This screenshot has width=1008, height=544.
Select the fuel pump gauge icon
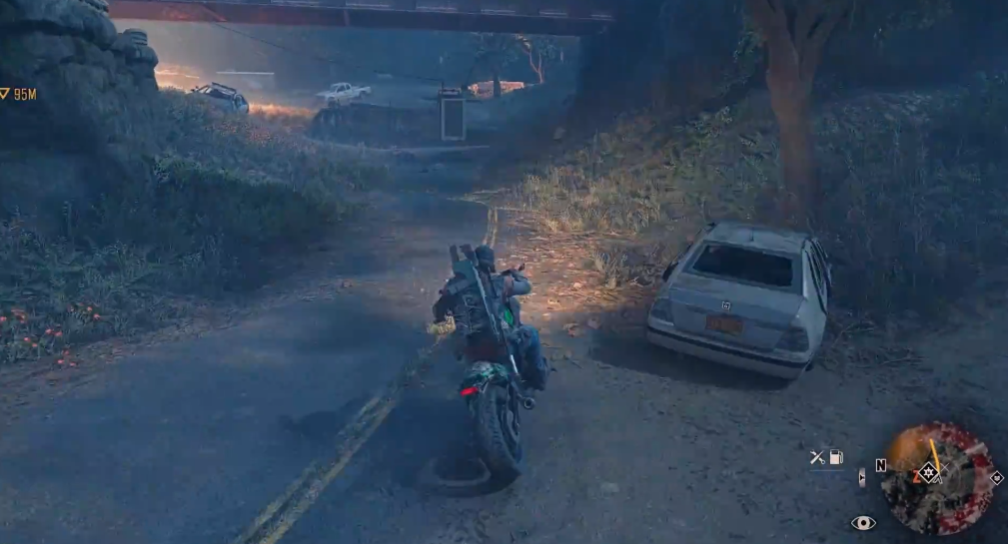(836, 457)
